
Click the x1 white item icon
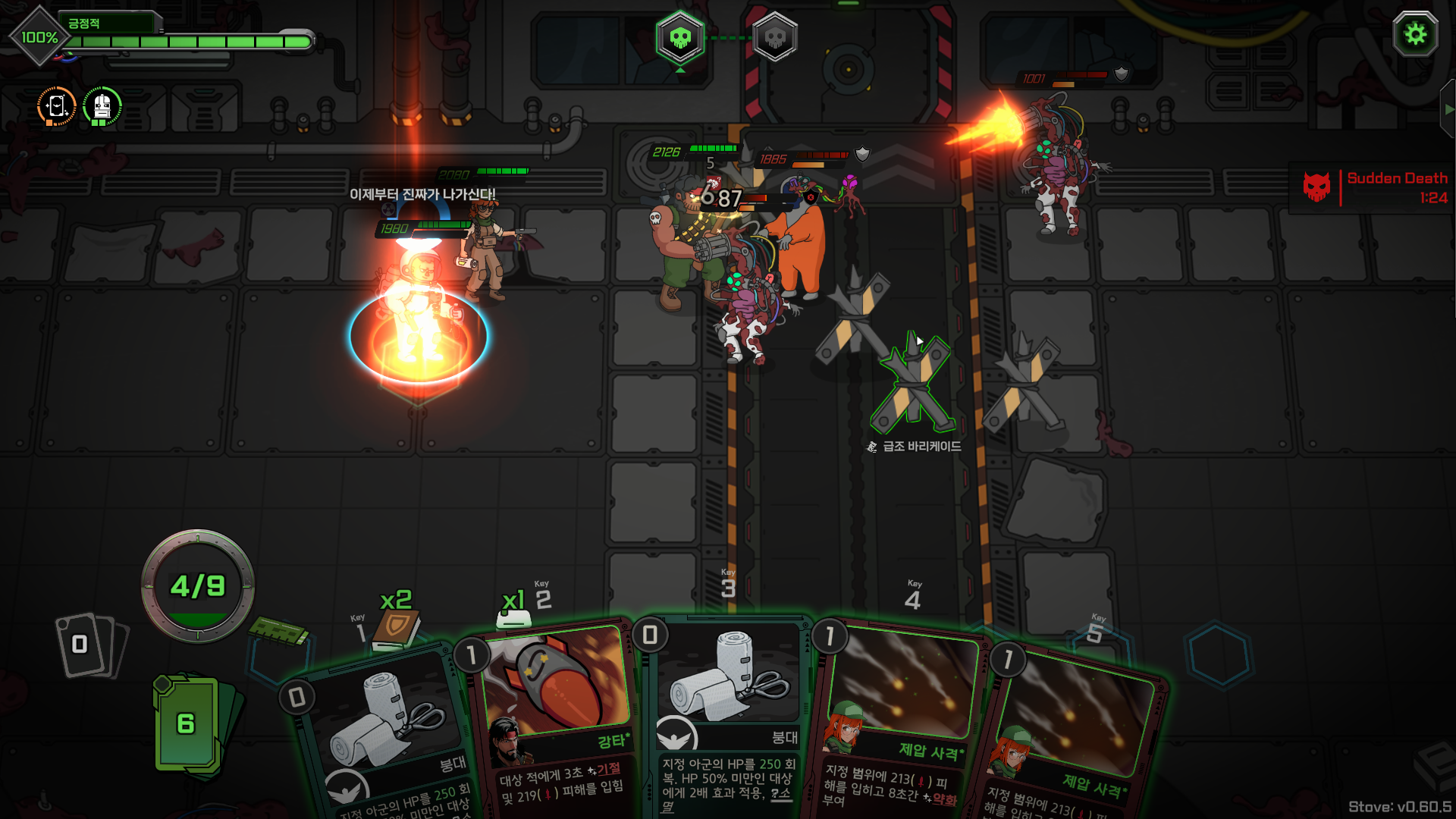513,619
